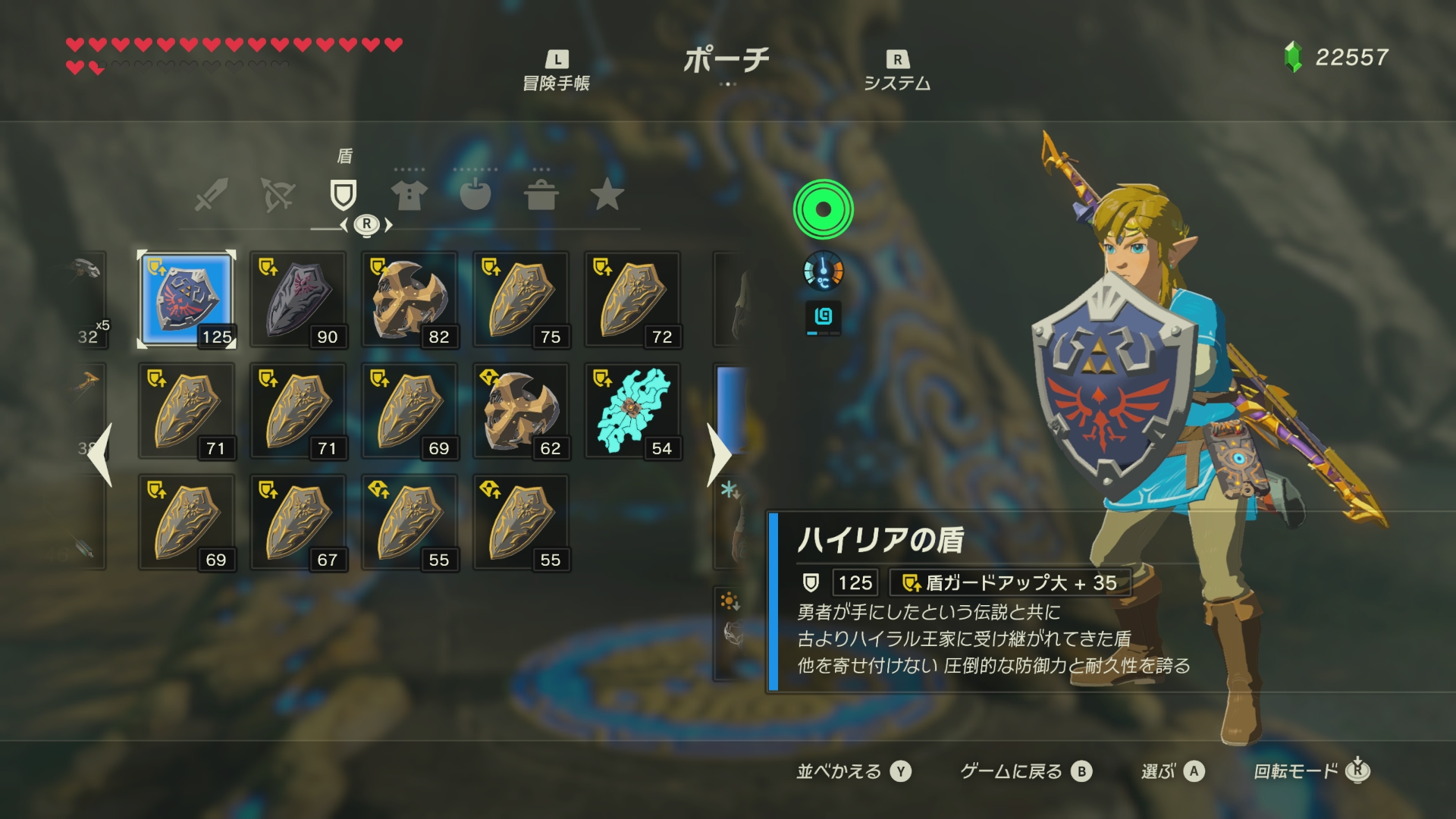Click the right page navigation arrow

pyautogui.click(x=717, y=455)
